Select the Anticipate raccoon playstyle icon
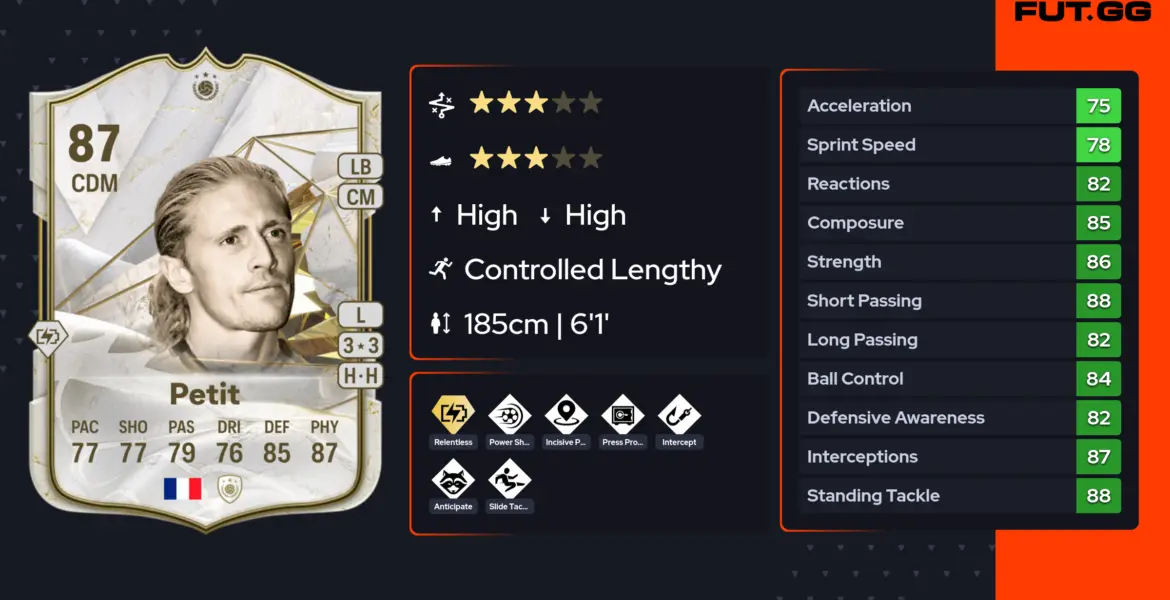Viewport: 1170px width, 600px height. (452, 479)
